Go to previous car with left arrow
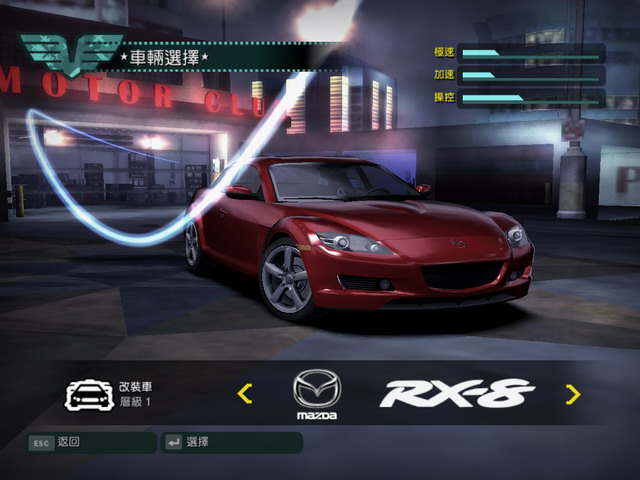The image size is (640, 480). (244, 394)
